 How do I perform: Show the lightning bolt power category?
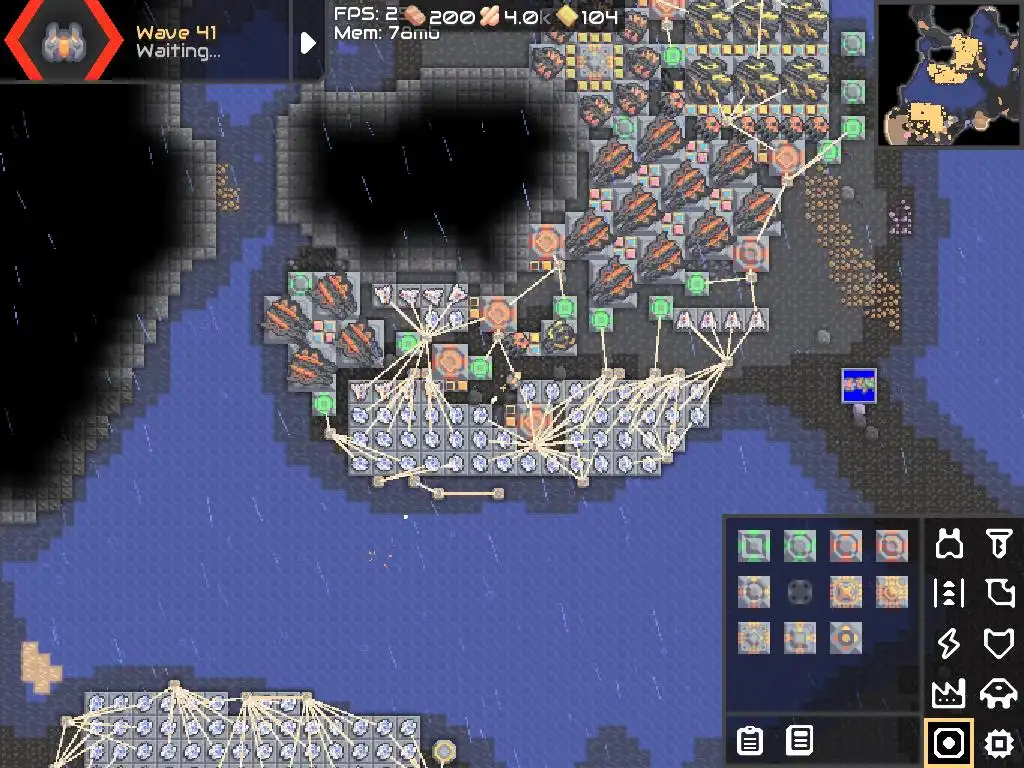(950, 643)
